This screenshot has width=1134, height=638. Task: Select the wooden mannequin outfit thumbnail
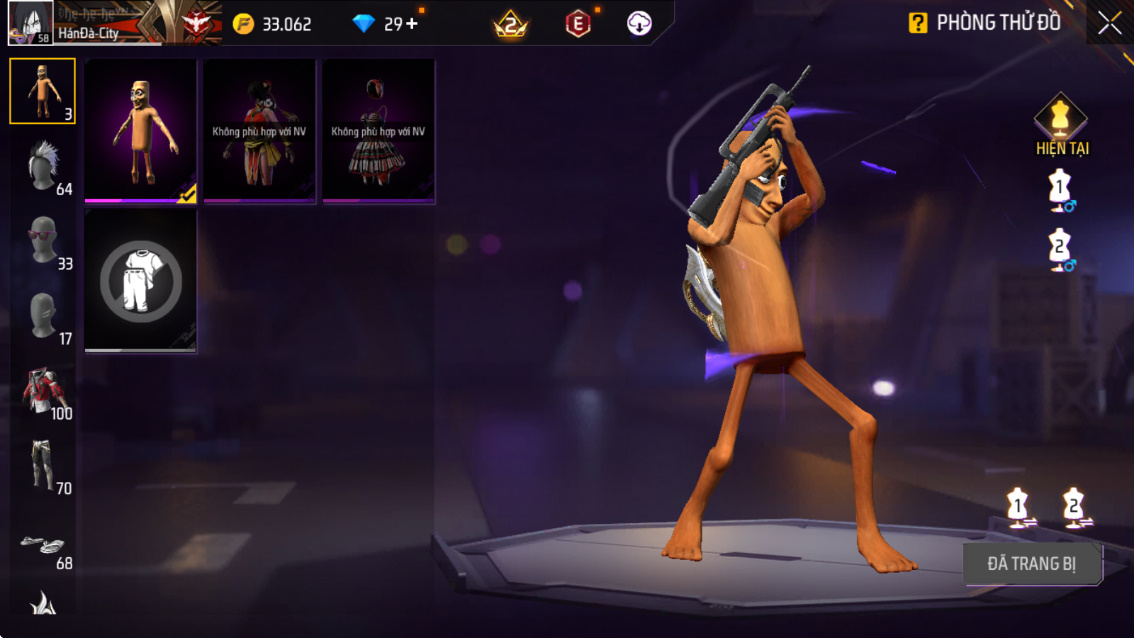click(140, 130)
